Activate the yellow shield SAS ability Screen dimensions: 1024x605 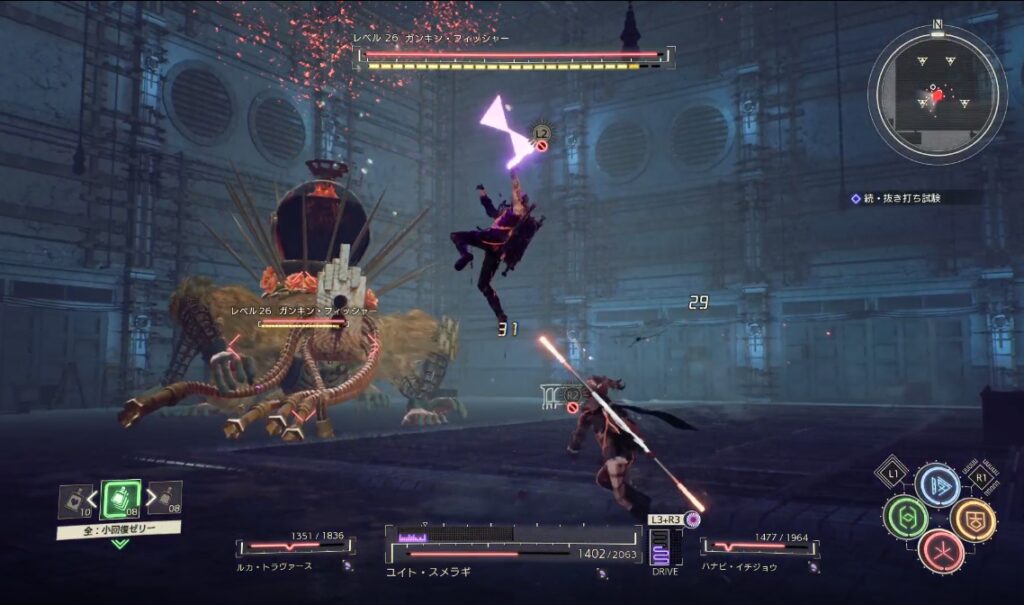(972, 519)
